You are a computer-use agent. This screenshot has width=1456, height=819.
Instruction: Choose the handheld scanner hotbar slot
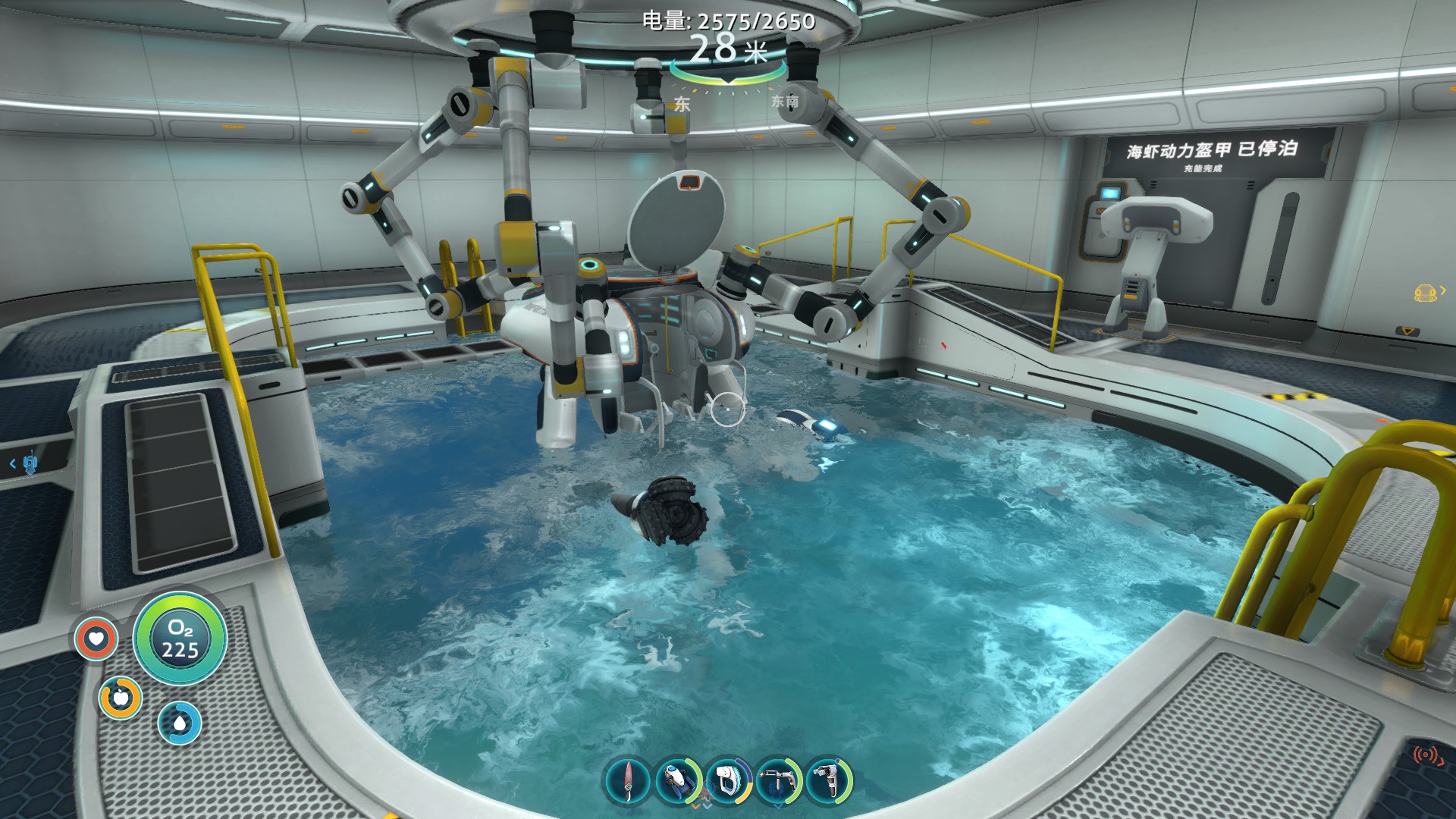(x=728, y=780)
